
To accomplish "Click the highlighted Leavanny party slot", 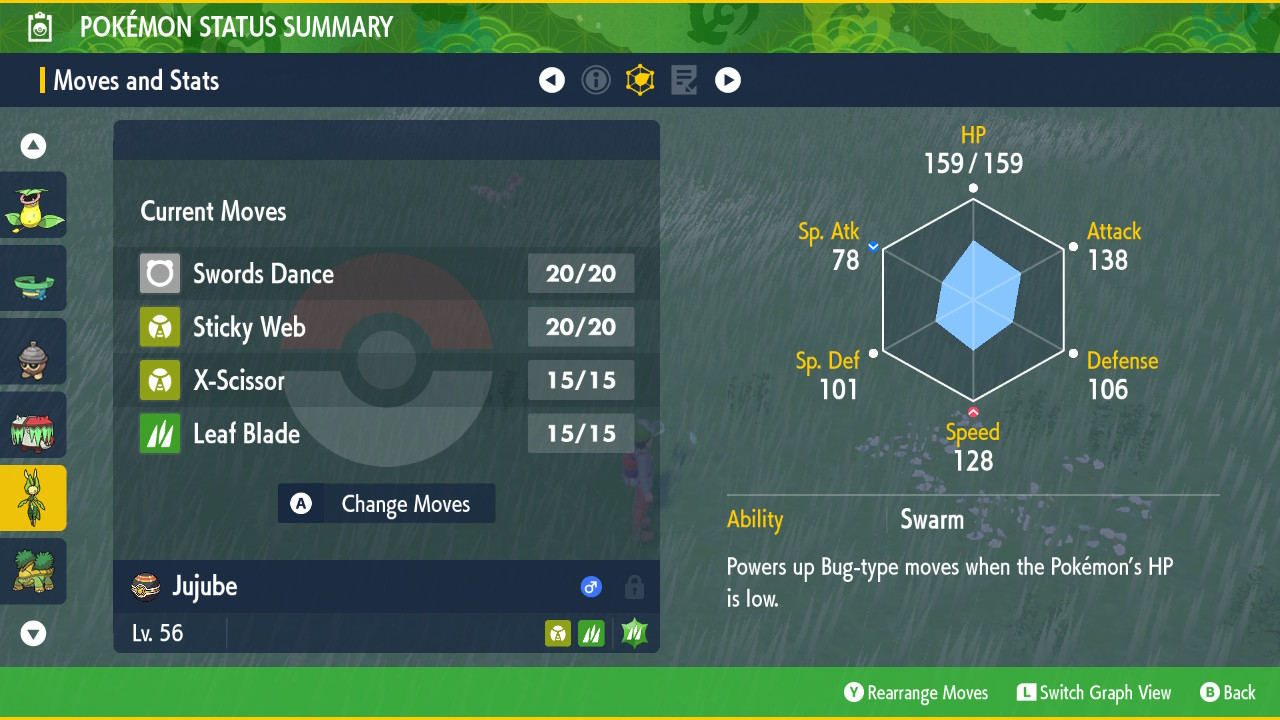I will [x=33, y=498].
